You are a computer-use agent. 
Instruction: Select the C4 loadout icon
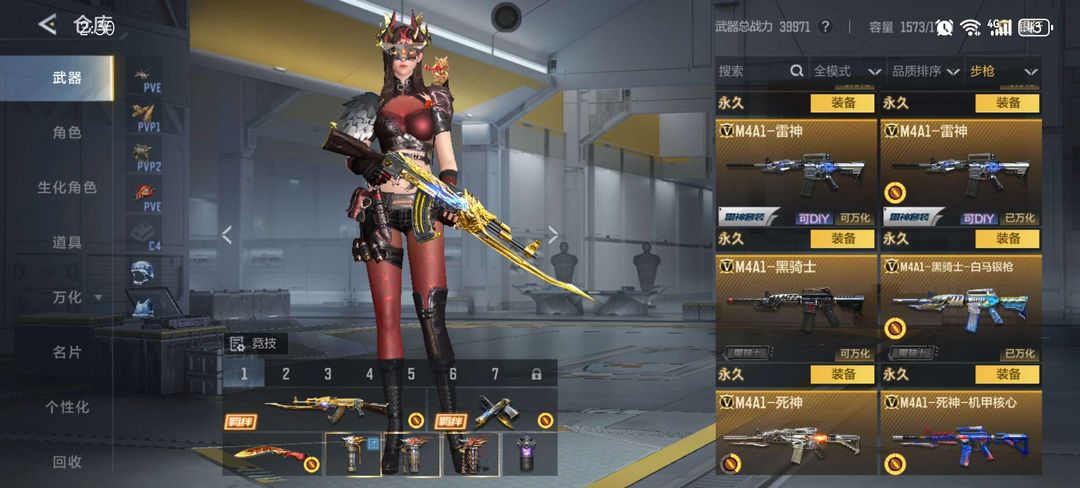(x=147, y=233)
